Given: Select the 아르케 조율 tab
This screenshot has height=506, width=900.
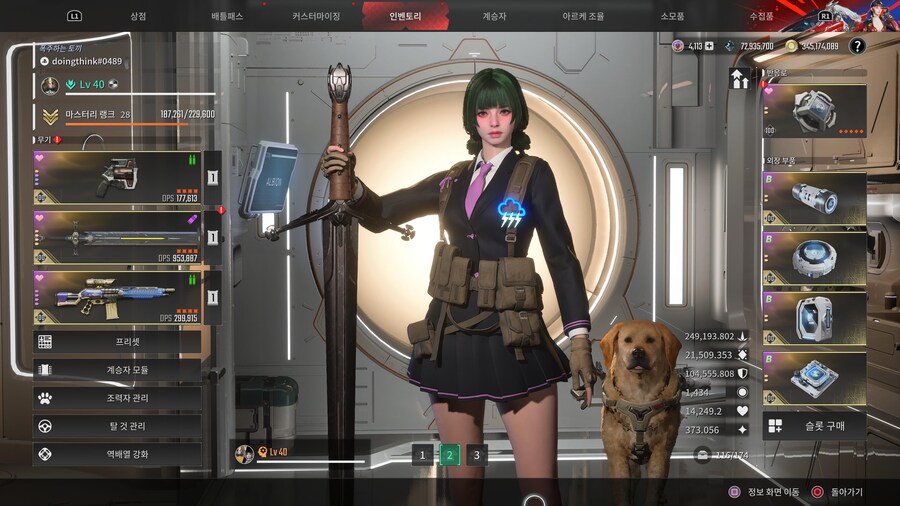Looking at the screenshot, I should coord(583,16).
